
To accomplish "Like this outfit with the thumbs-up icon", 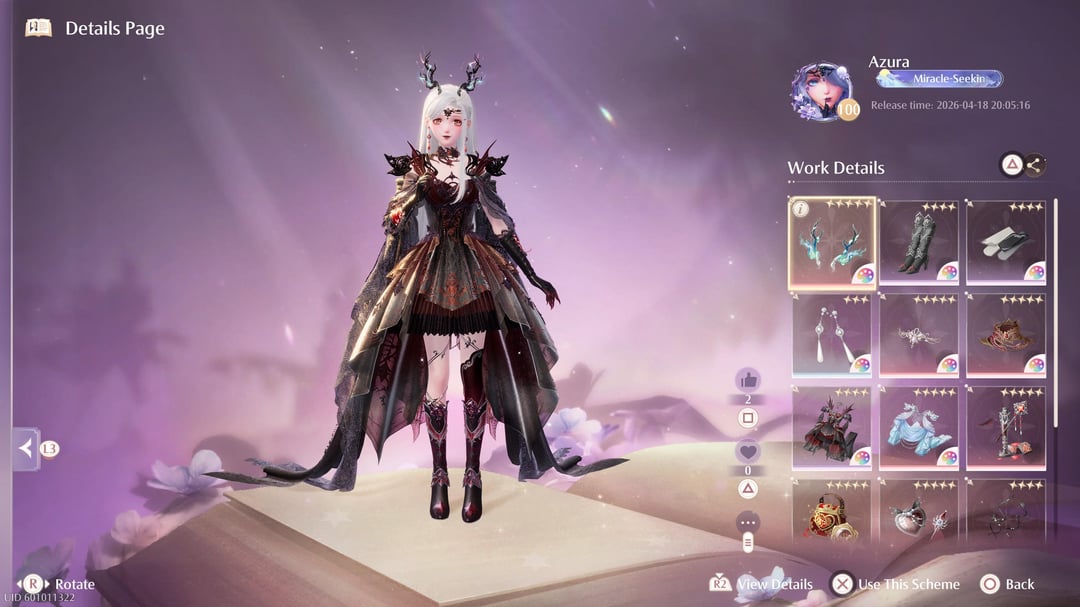I will pos(748,380).
